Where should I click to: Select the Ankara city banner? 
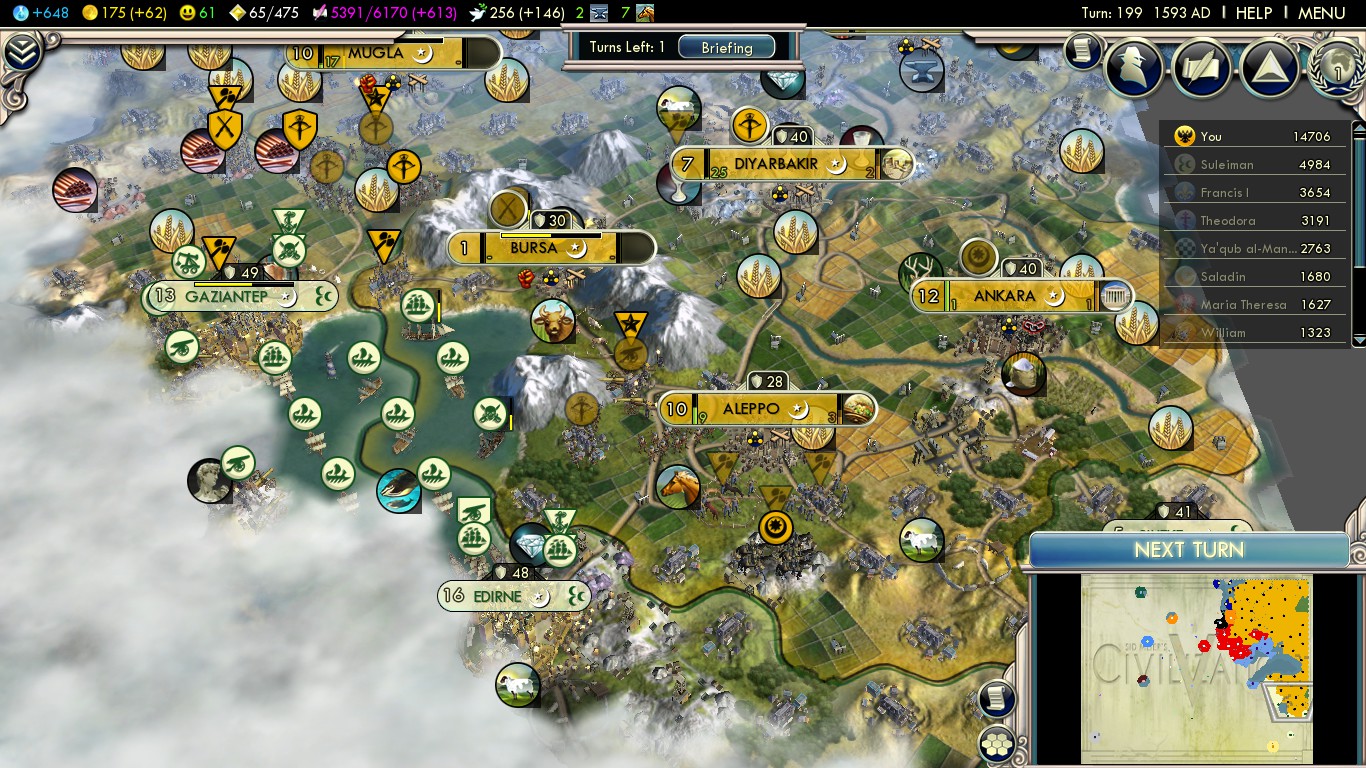1004,296
